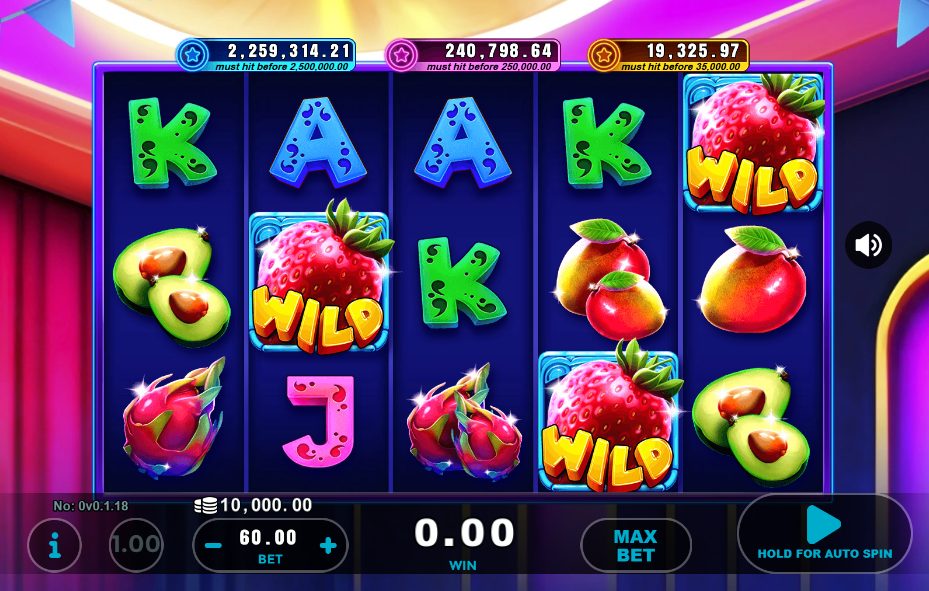This screenshot has height=591, width=929.
Task: Set the wager with MAX BET
Action: coord(635,545)
